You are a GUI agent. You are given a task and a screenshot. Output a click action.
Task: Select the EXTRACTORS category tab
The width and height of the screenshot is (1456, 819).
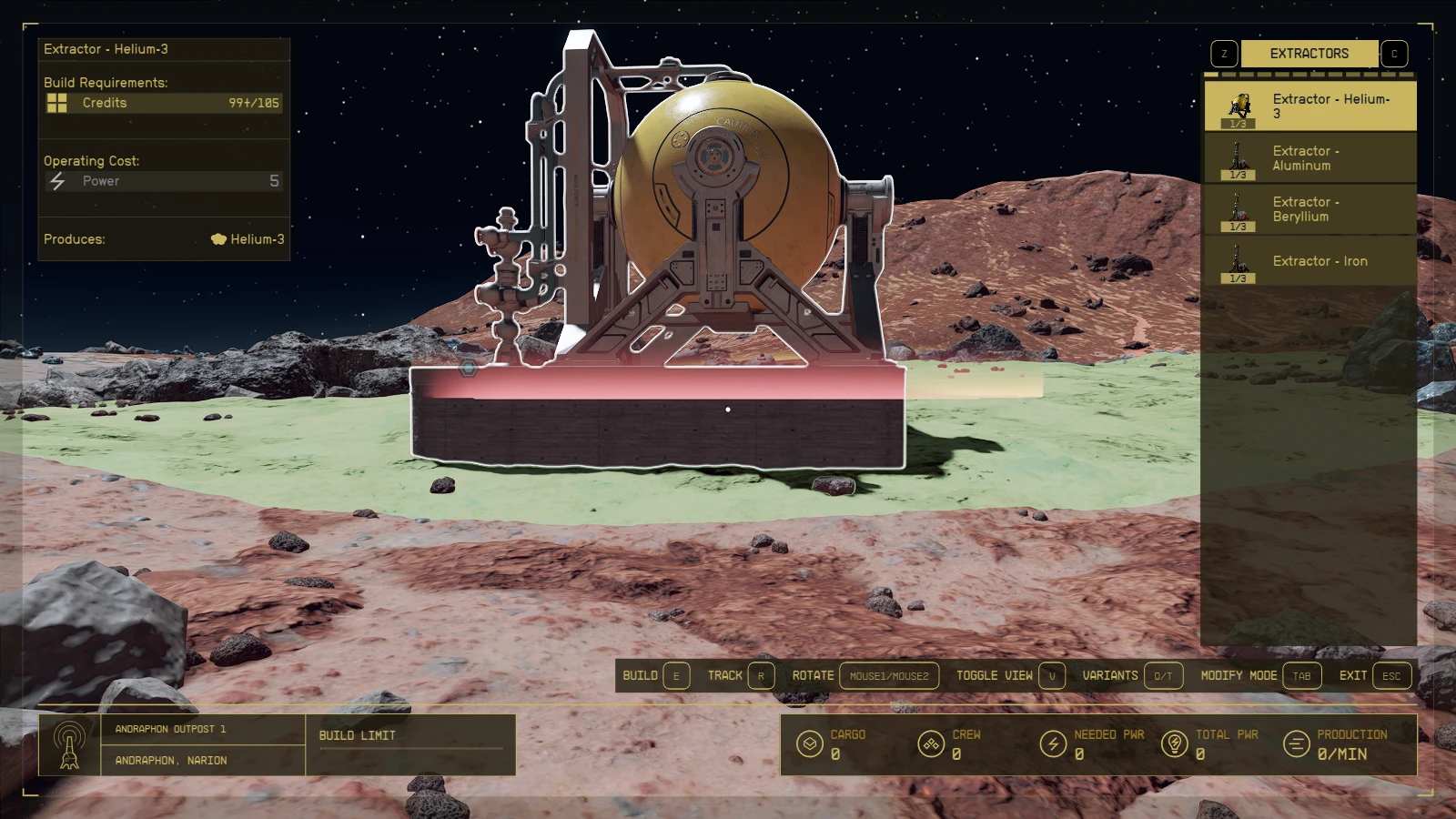point(1308,53)
